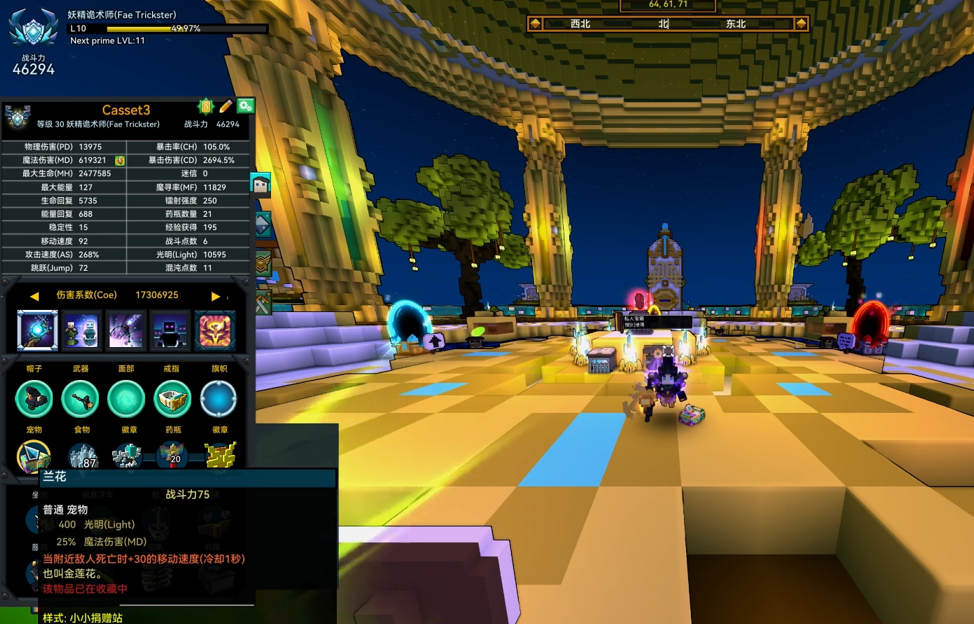Open the weapon (武器) equipment slot
974x624 pixels.
pos(81,399)
